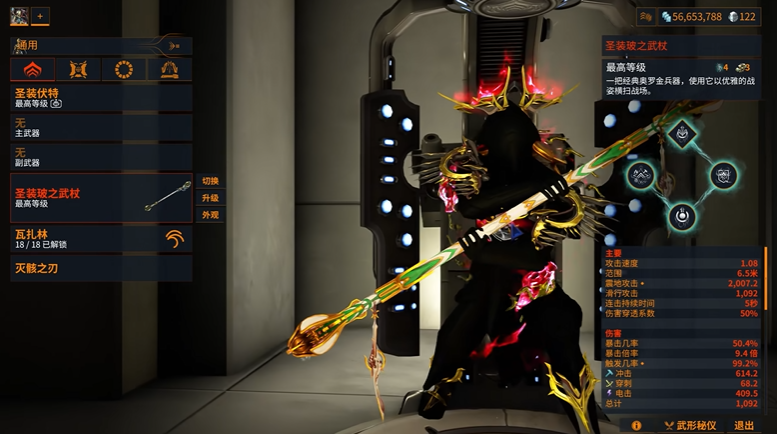The height and width of the screenshot is (434, 777).
Task: Switch to the circular gear loadout tab
Action: pyautogui.click(x=124, y=69)
